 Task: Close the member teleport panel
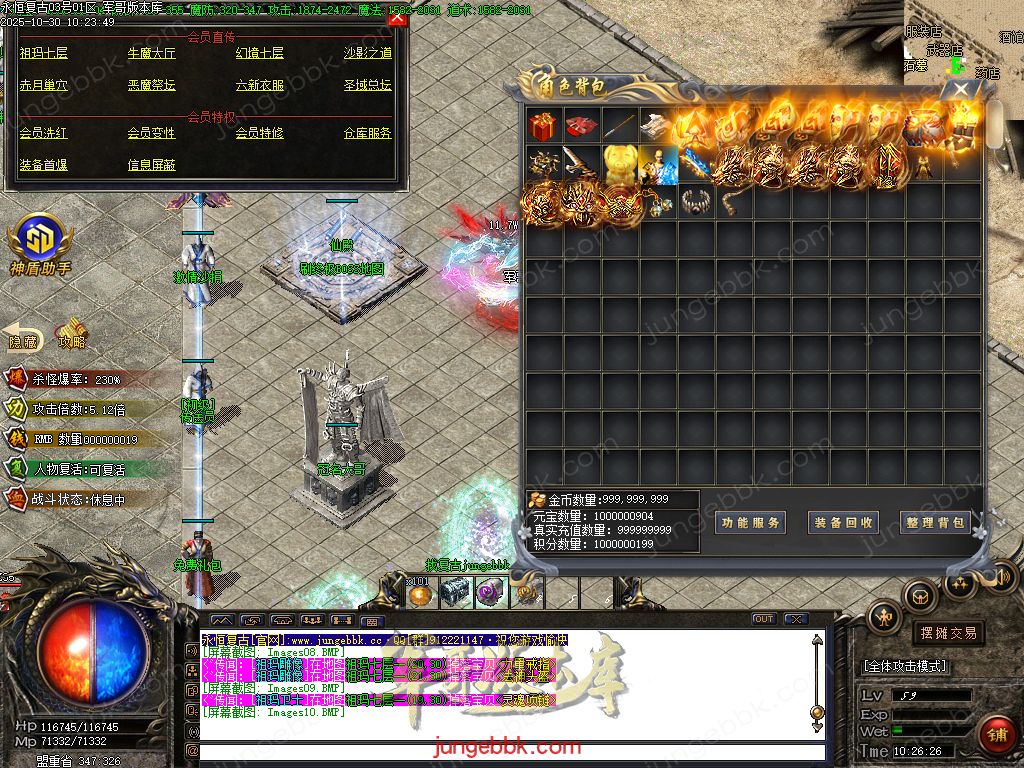(x=397, y=18)
